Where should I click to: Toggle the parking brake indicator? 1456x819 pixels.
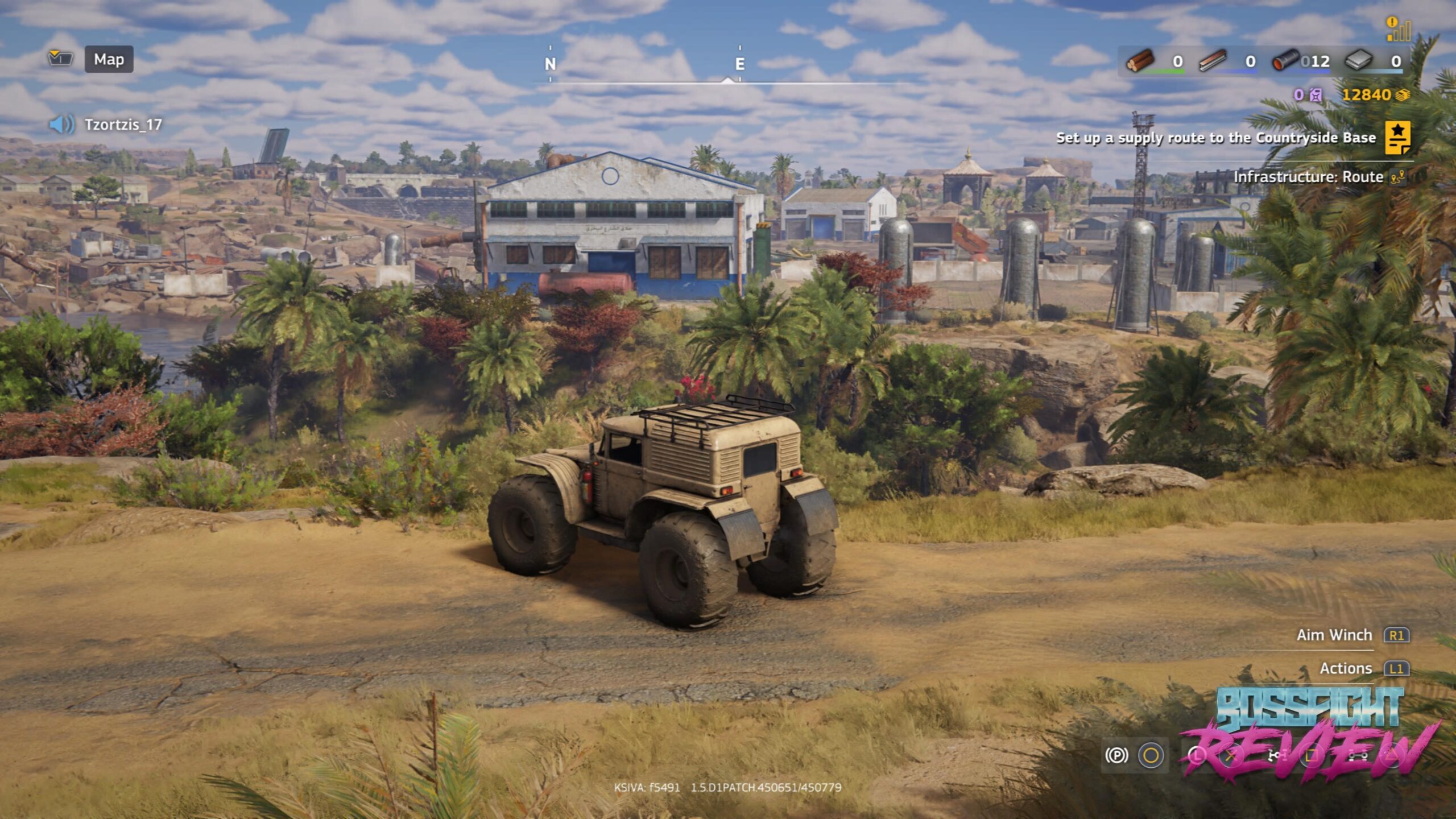(x=1116, y=755)
